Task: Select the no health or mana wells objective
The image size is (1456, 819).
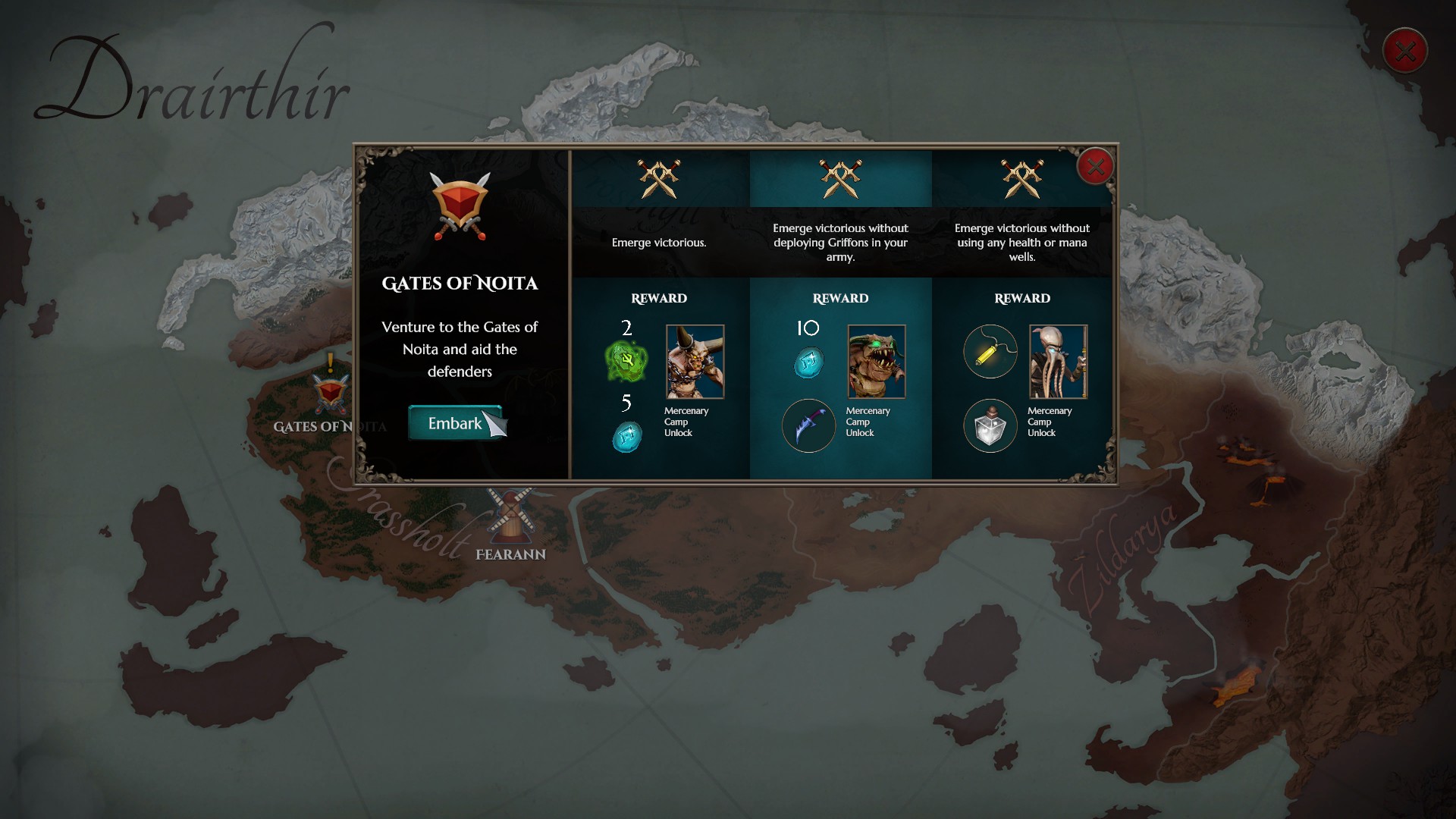Action: click(x=1021, y=242)
